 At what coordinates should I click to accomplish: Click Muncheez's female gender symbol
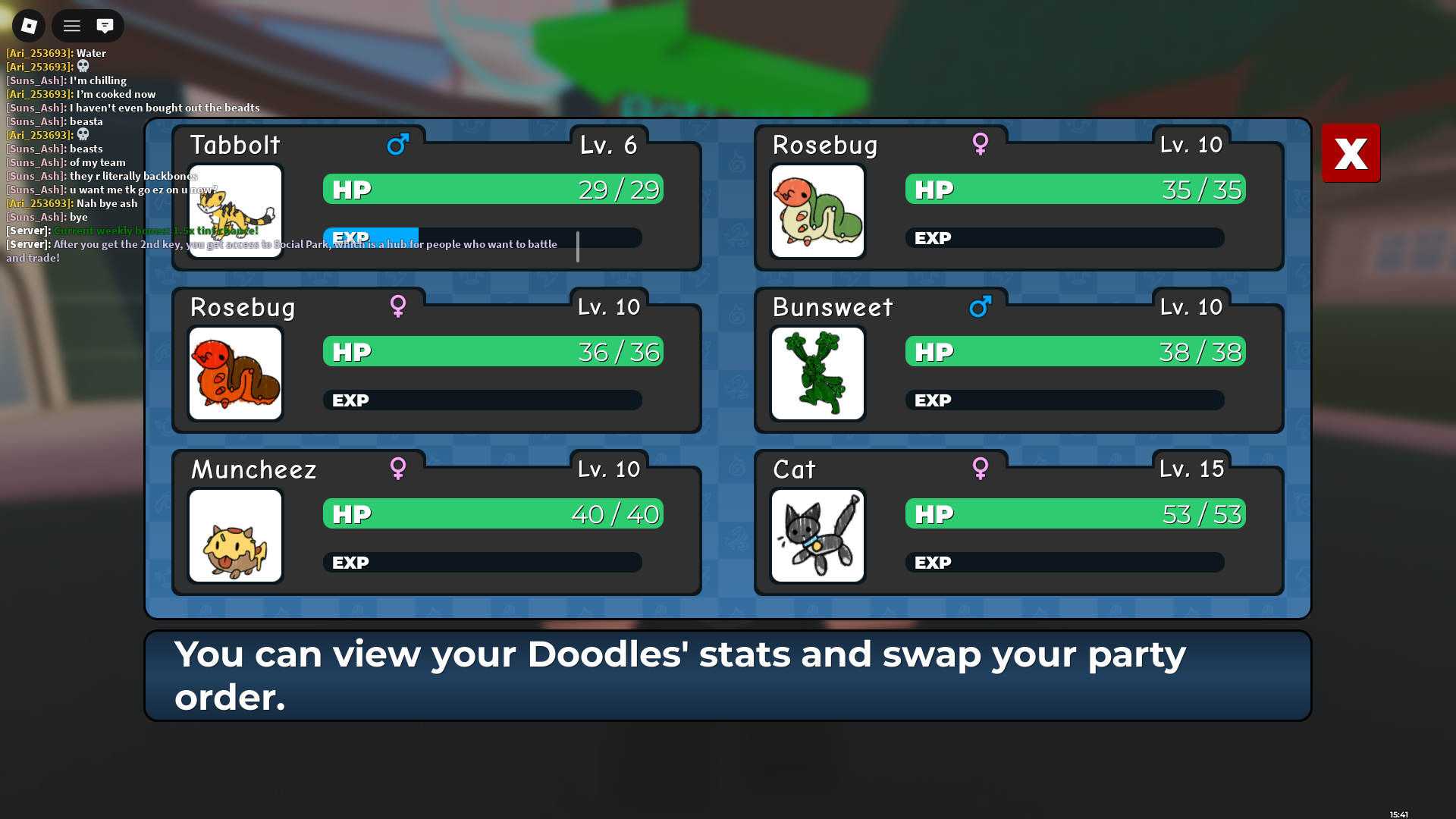(x=397, y=469)
